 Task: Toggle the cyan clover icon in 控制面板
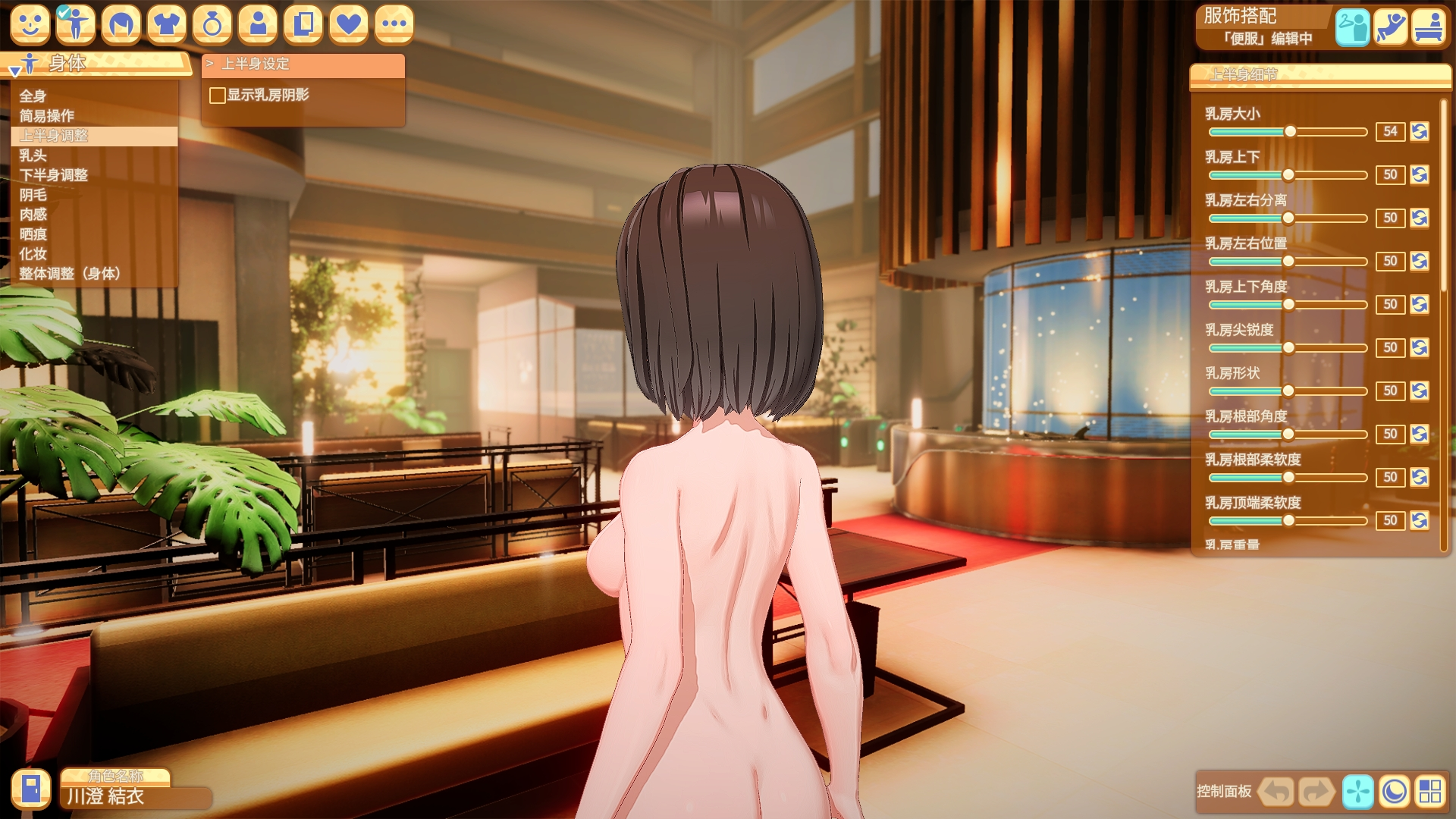click(1360, 792)
